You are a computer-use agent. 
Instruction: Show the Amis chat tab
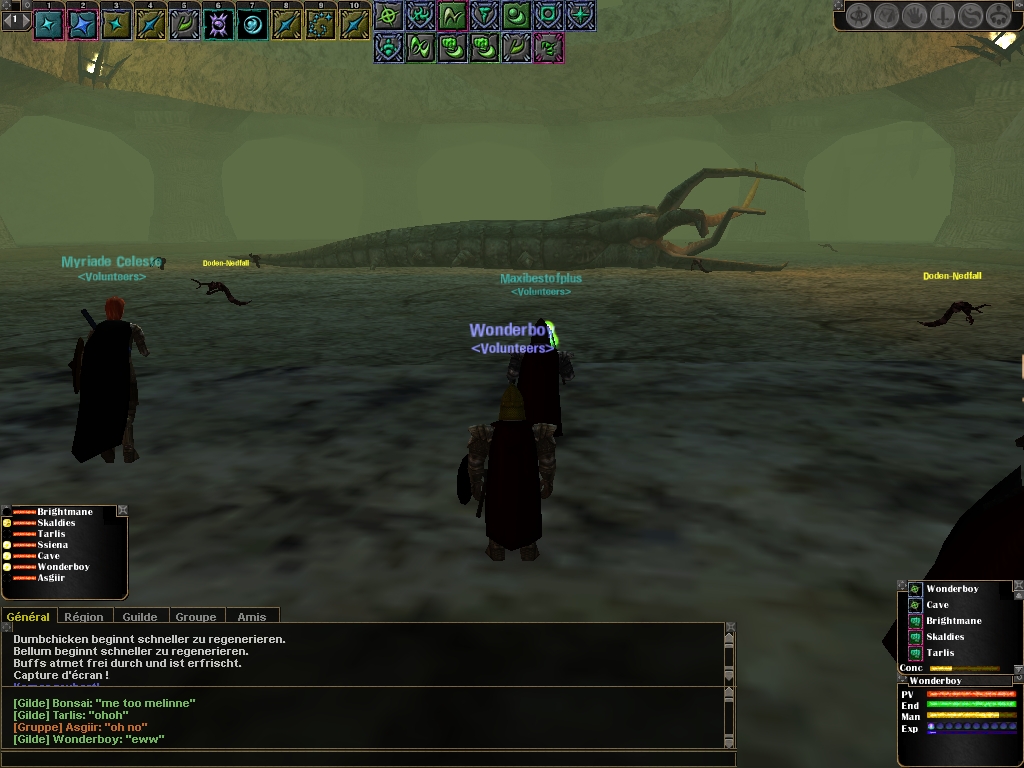pyautogui.click(x=252, y=617)
